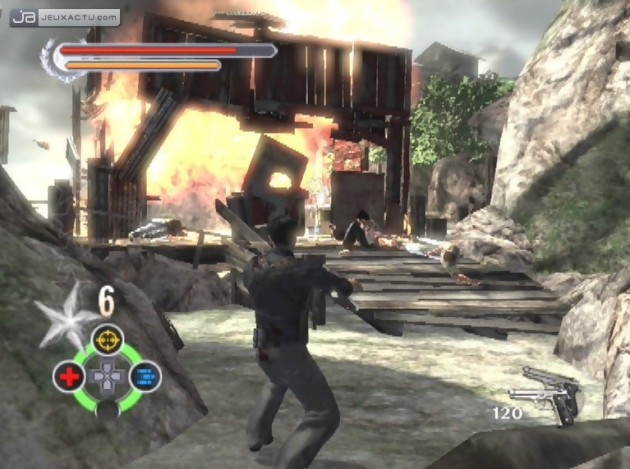The height and width of the screenshot is (469, 630).
Task: Choose the blue bullets icon
Action: click(145, 377)
